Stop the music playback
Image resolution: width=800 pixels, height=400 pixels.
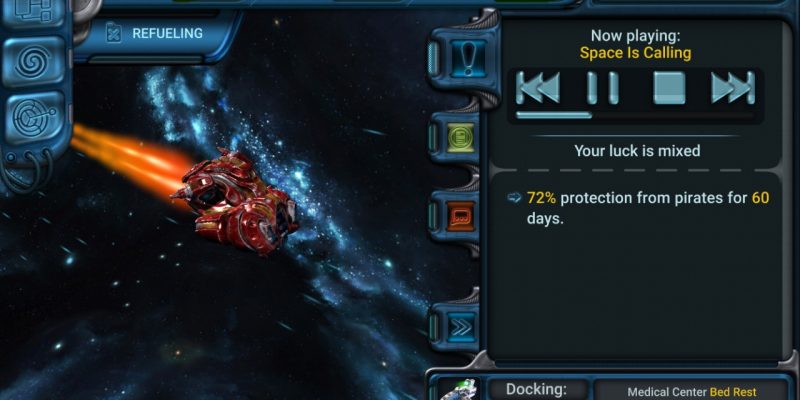pyautogui.click(x=669, y=88)
